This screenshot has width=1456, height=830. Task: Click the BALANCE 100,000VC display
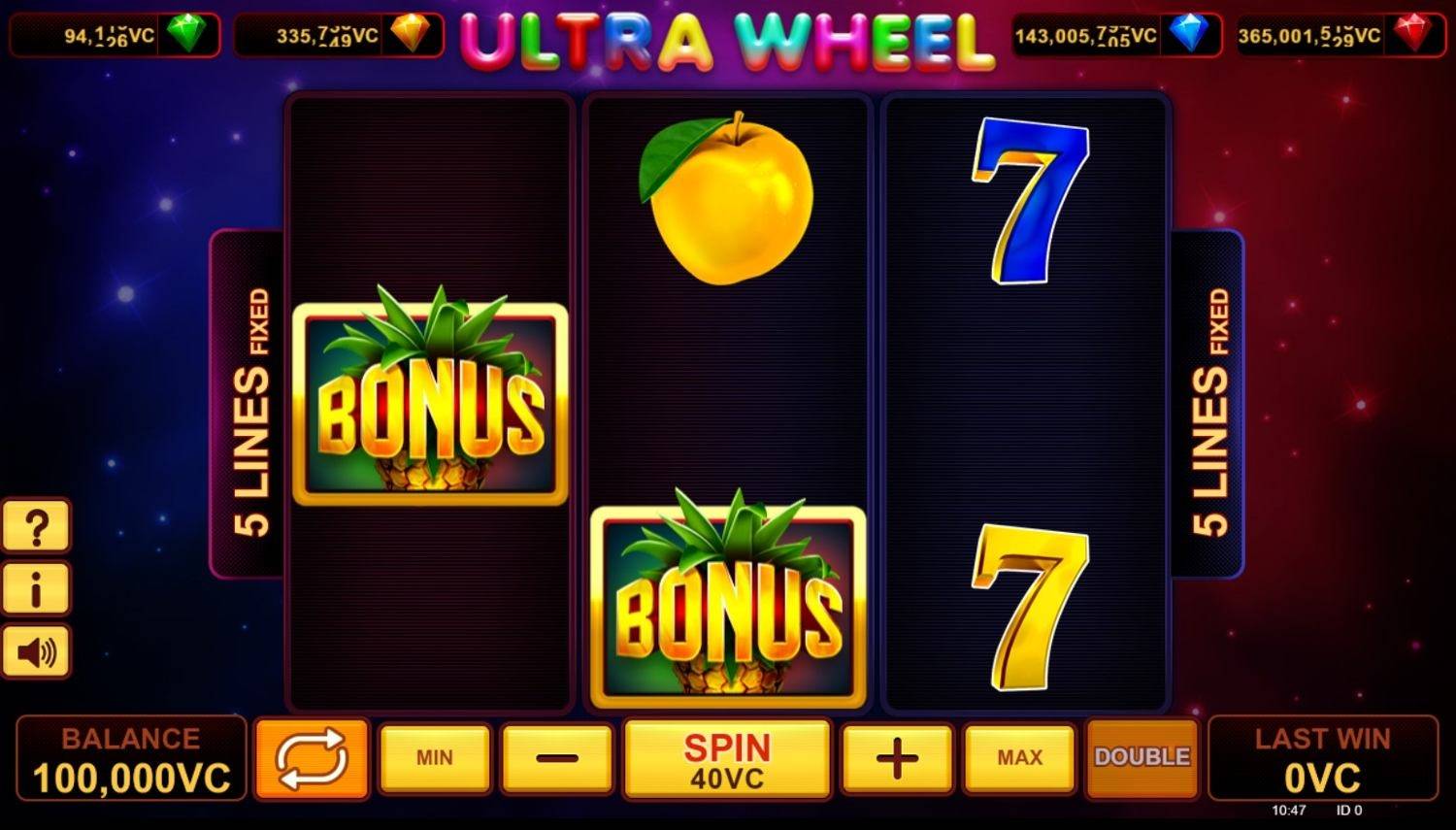pyautogui.click(x=130, y=758)
